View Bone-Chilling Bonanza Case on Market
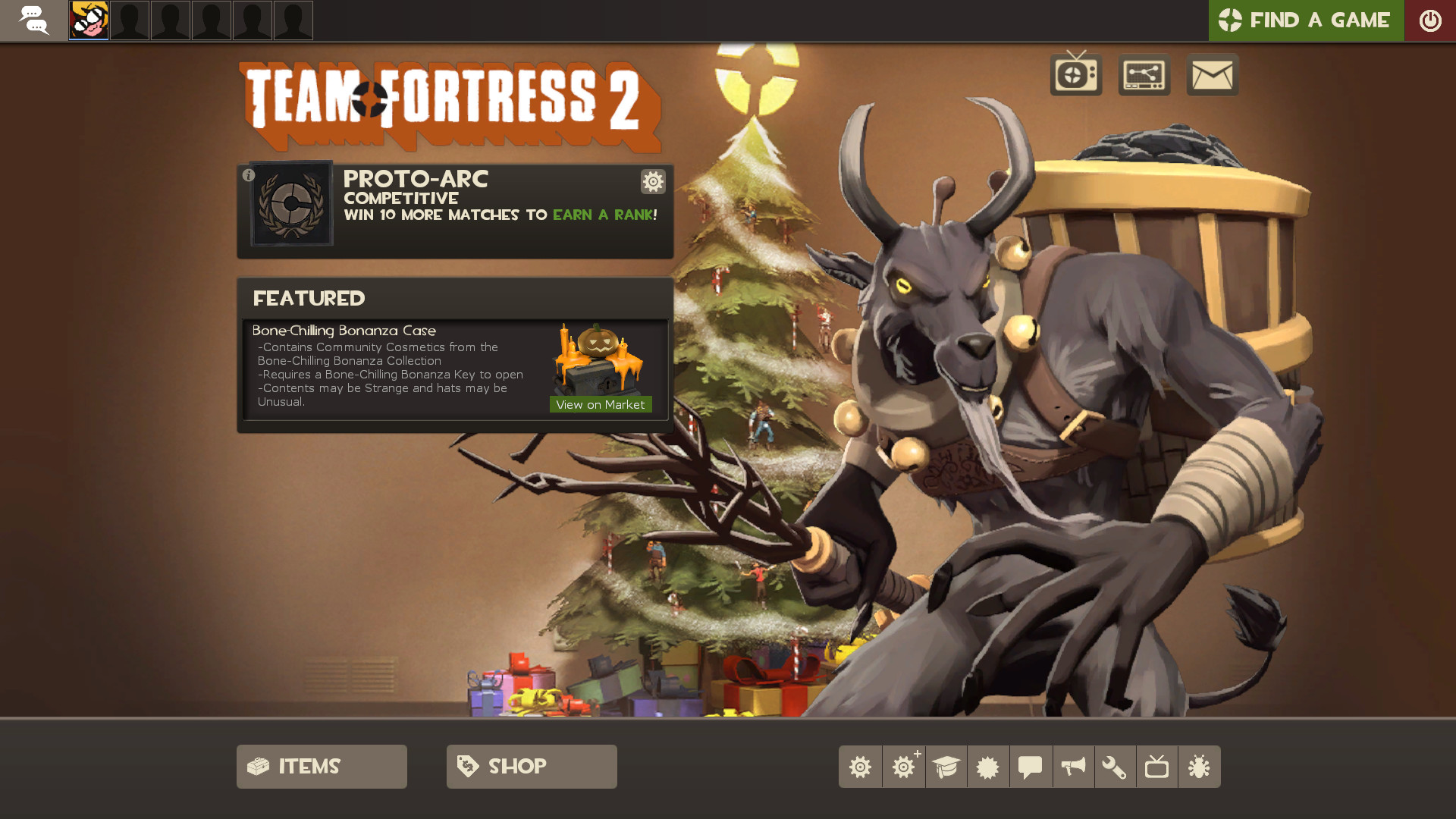The width and height of the screenshot is (1456, 819). pos(601,404)
